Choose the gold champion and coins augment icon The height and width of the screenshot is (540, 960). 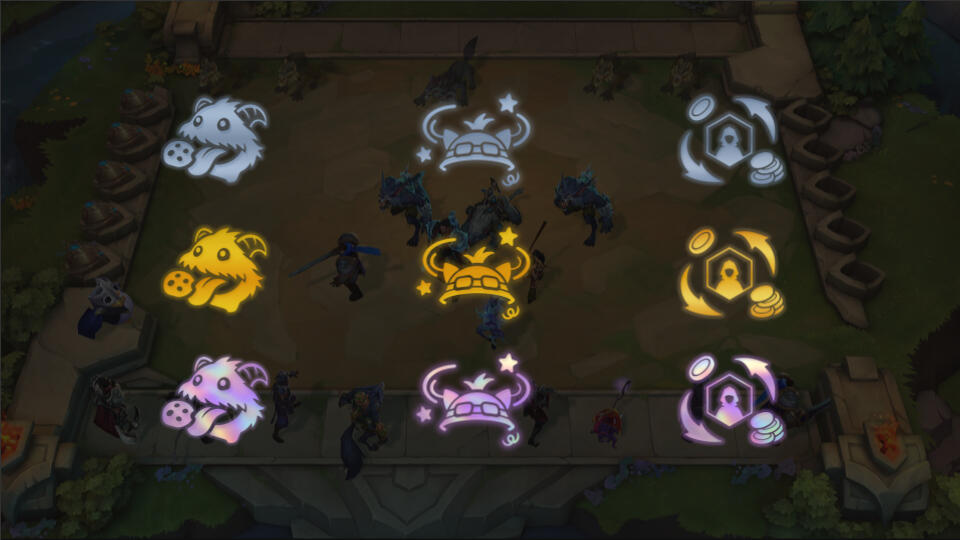(x=733, y=272)
